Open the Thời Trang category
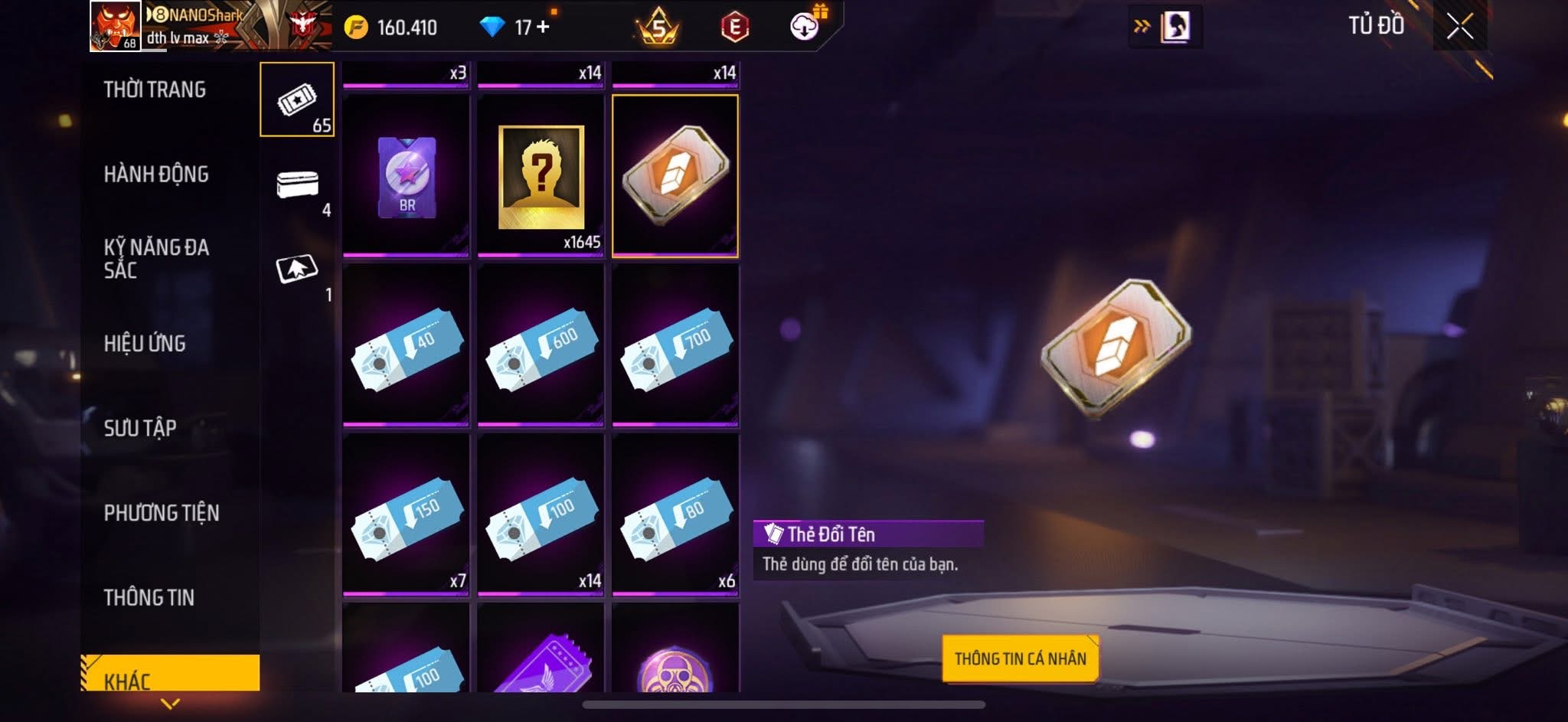The height and width of the screenshot is (722, 1568). click(x=155, y=90)
